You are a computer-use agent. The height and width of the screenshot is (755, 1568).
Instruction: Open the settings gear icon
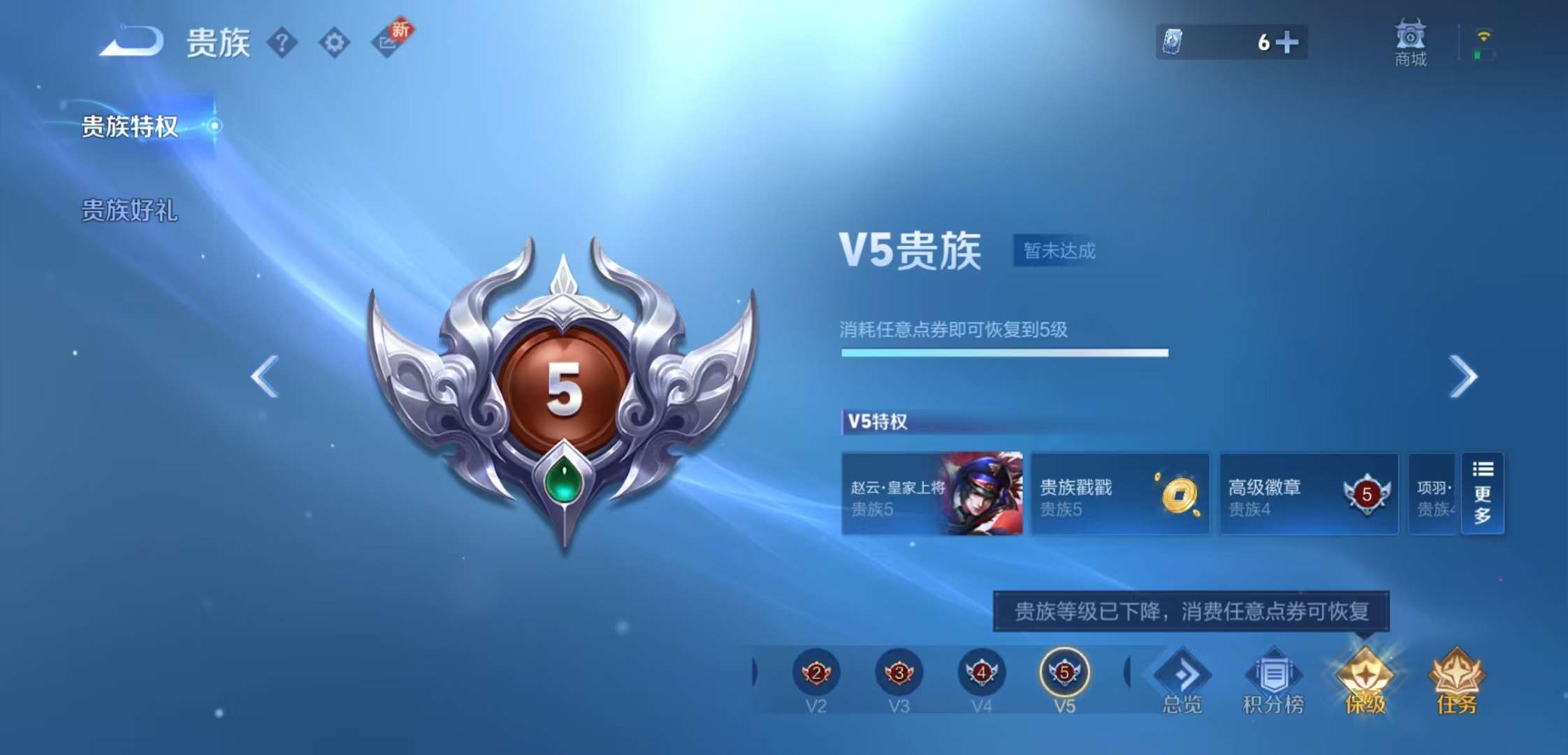coord(335,42)
